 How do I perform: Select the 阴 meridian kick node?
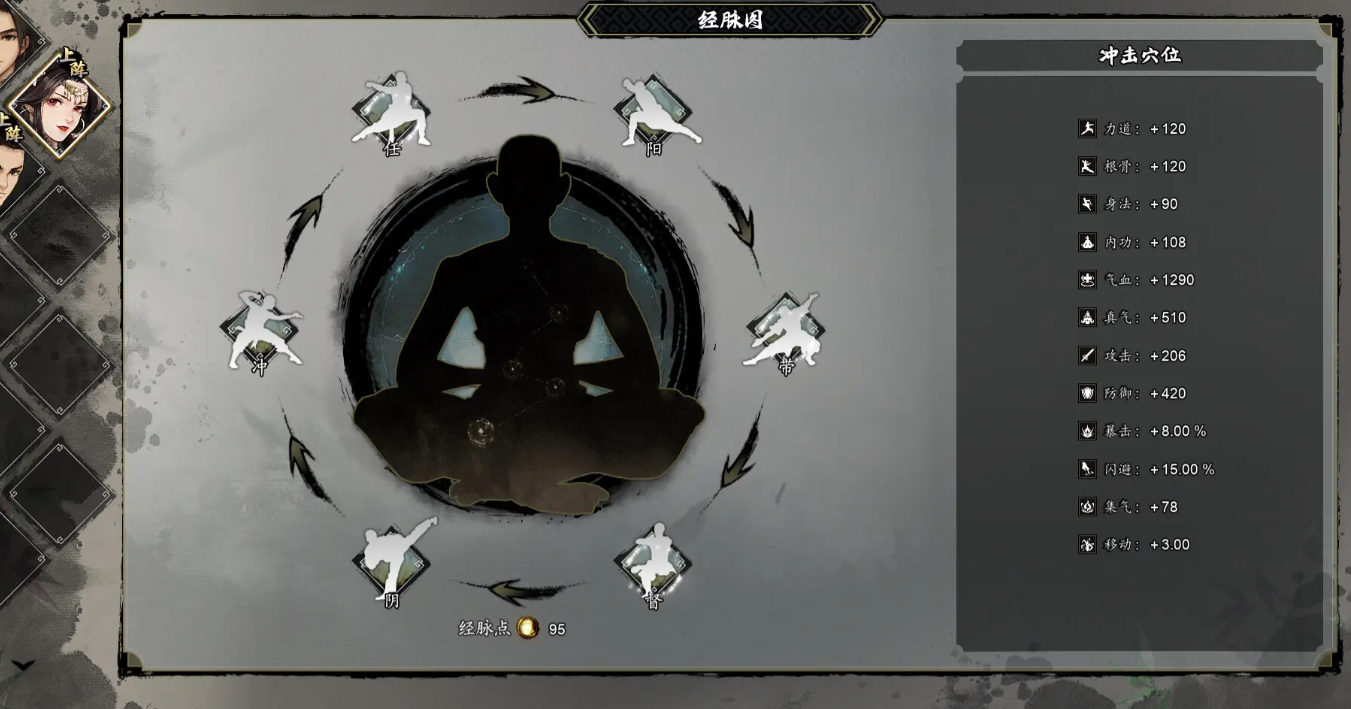[x=392, y=560]
